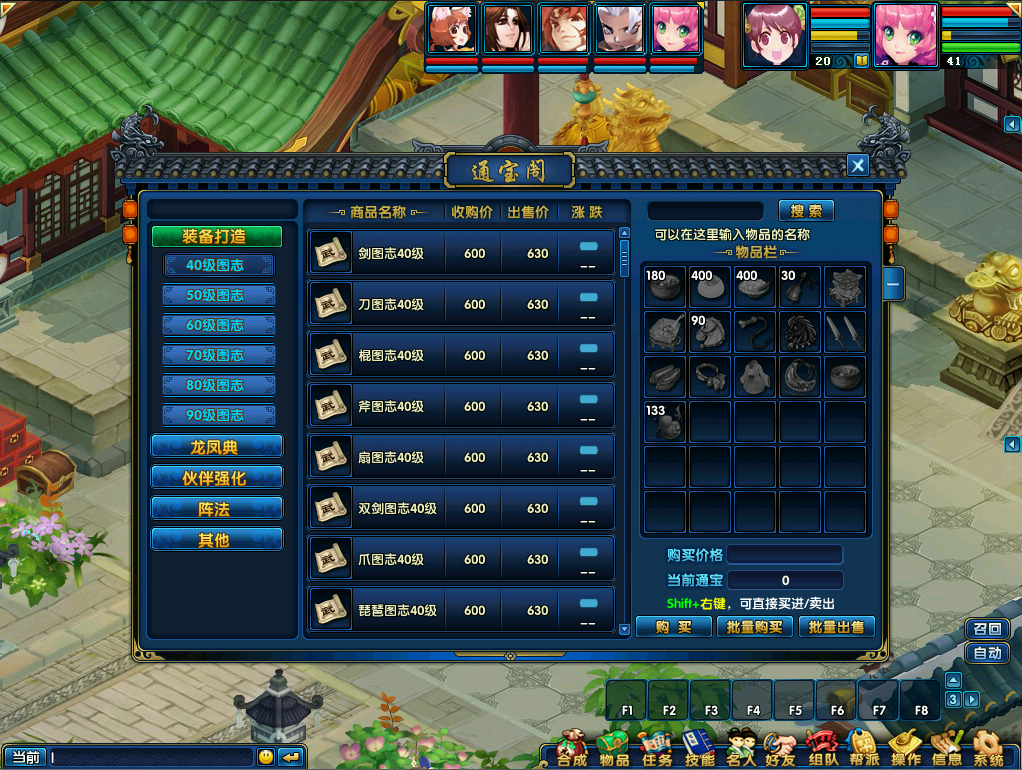This screenshot has width=1022, height=770.
Task: Select the inventory item stacked 180
Action: coord(665,288)
